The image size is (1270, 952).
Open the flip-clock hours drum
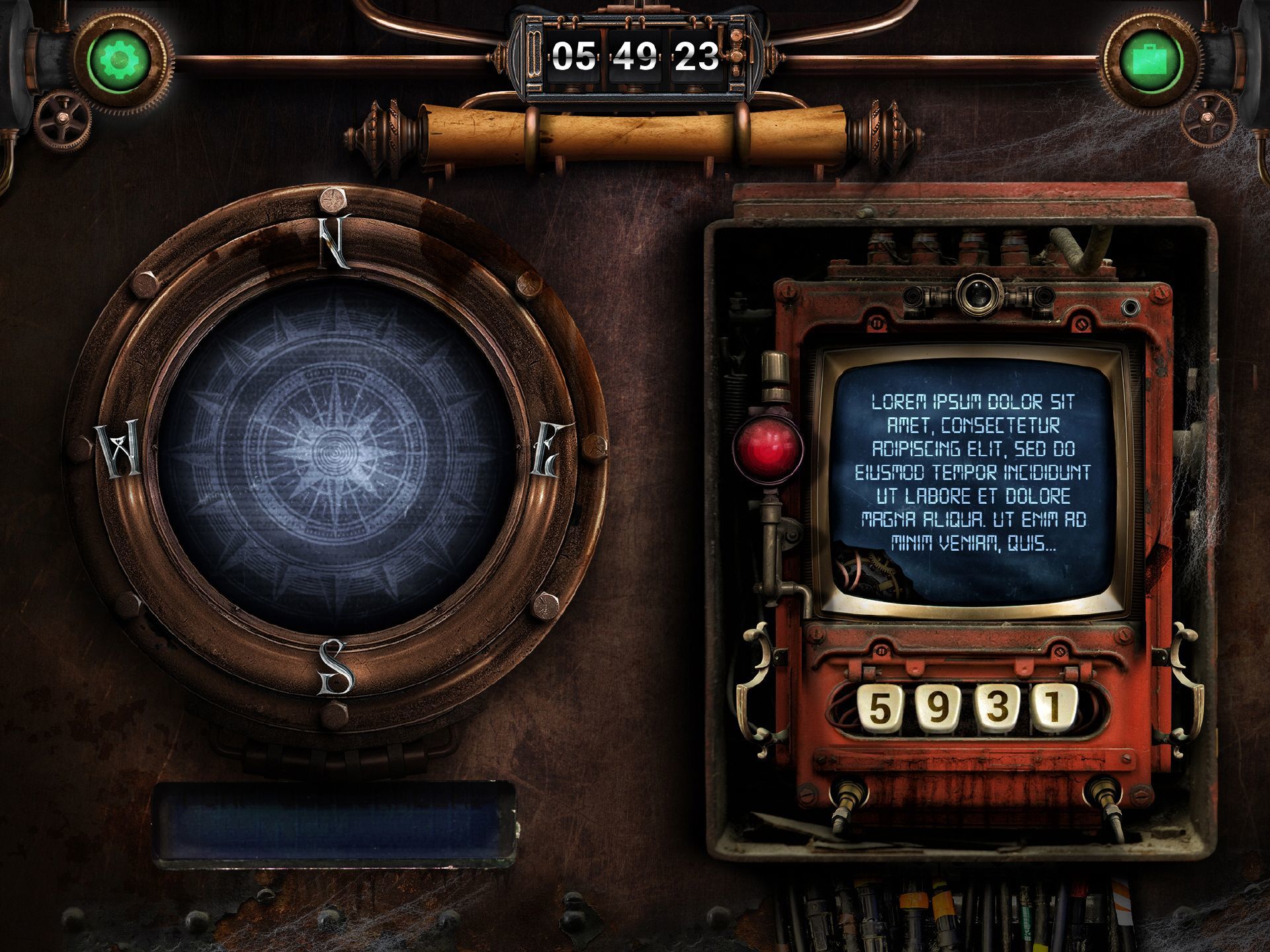click(572, 58)
